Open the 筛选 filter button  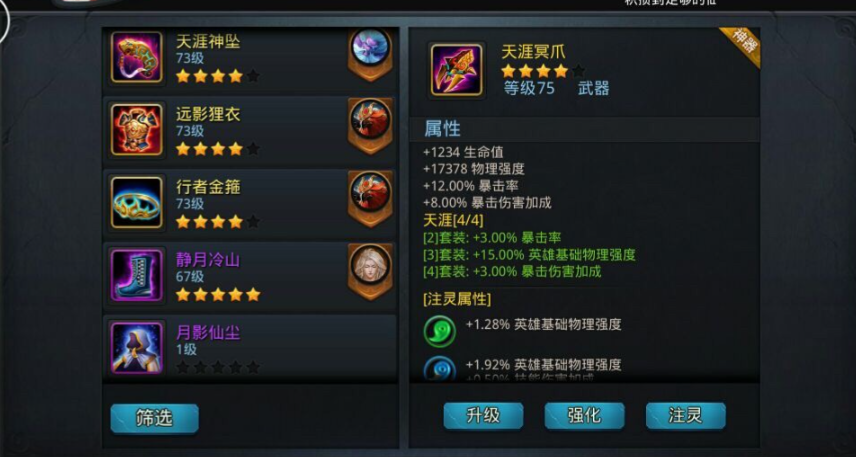[x=154, y=418]
